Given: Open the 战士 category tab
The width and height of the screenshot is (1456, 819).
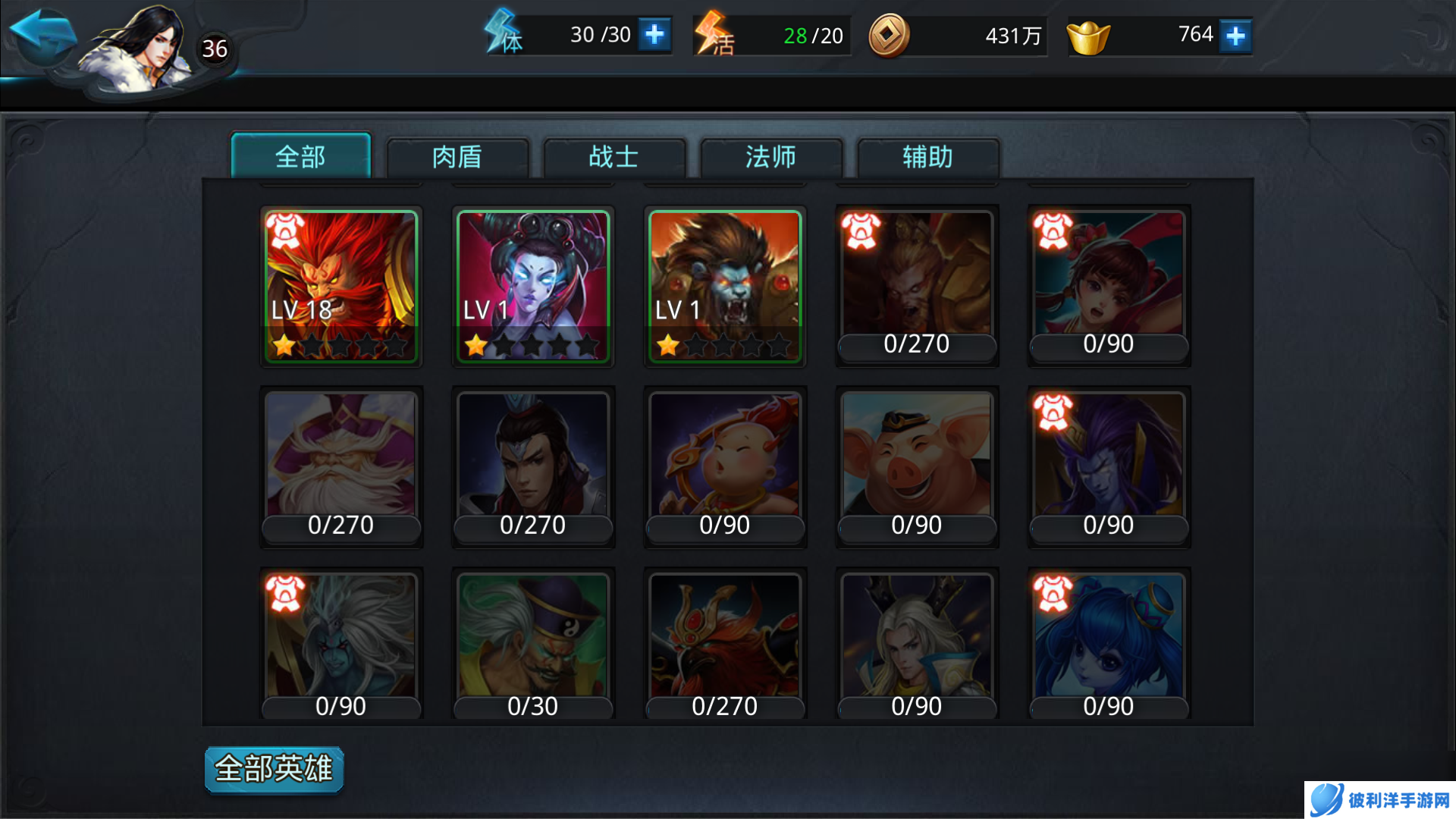Looking at the screenshot, I should tap(614, 157).
